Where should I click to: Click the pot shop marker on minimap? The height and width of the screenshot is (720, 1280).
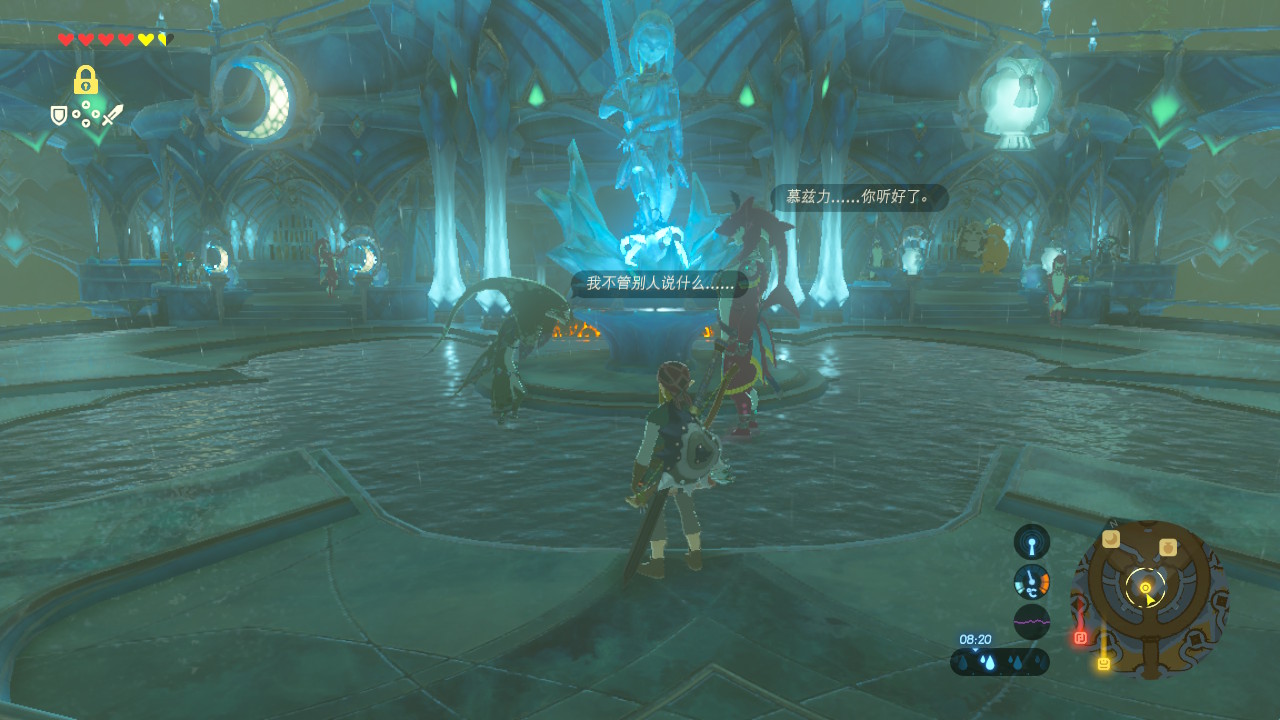click(x=1167, y=547)
